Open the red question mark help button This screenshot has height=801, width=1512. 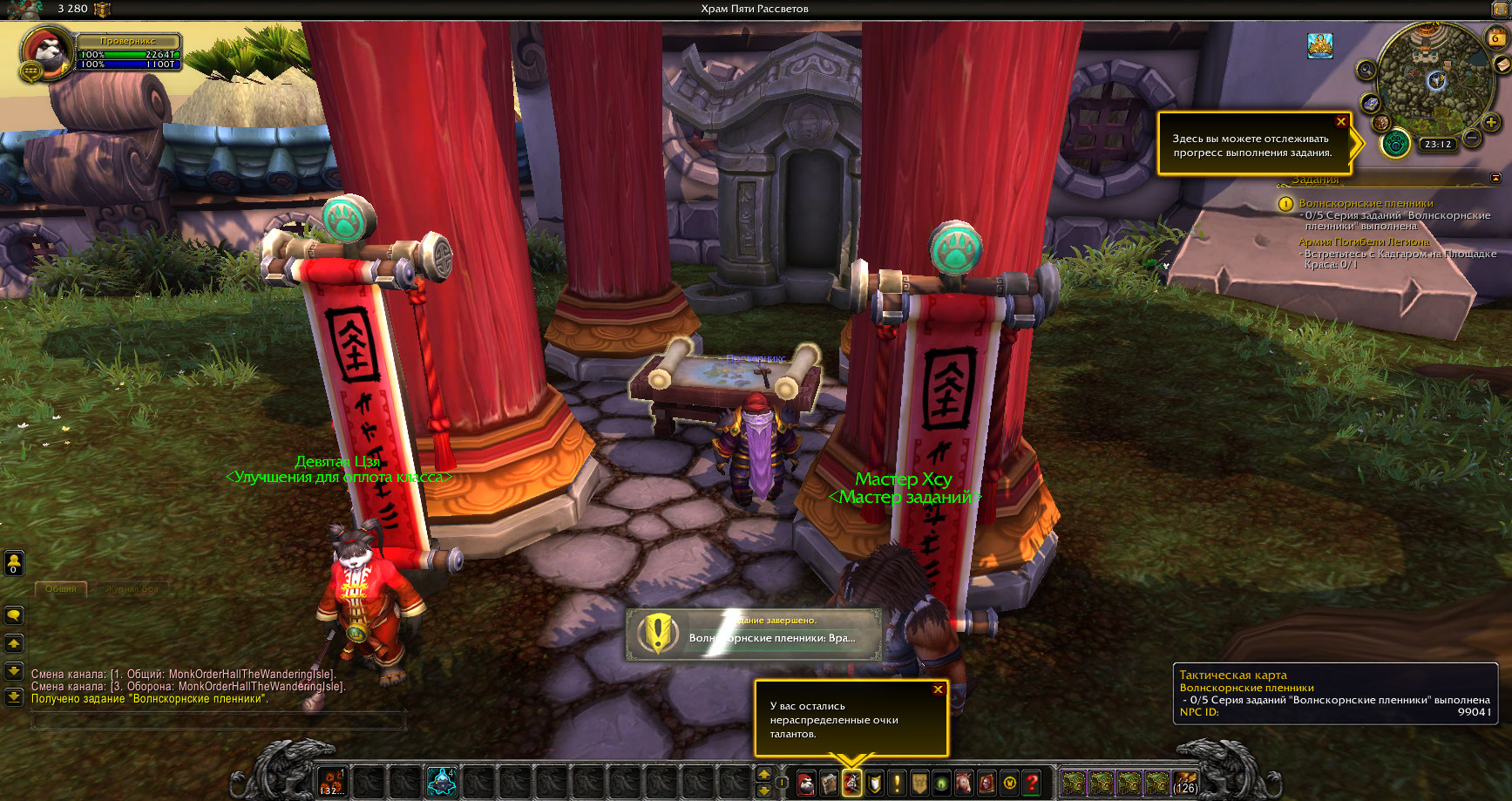(1032, 783)
